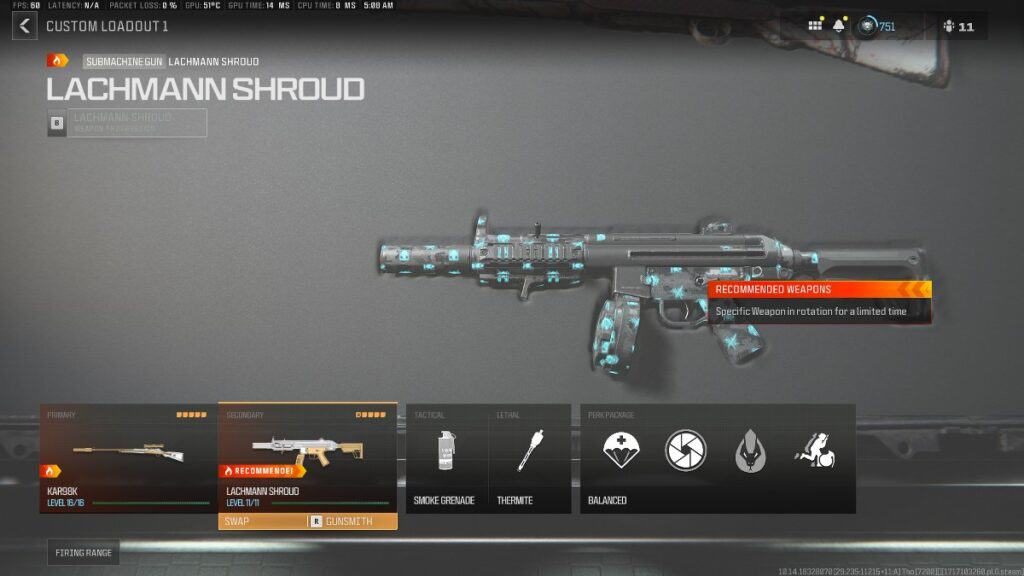Click the Lachmann Shroud weapon progression box

[x=127, y=123]
